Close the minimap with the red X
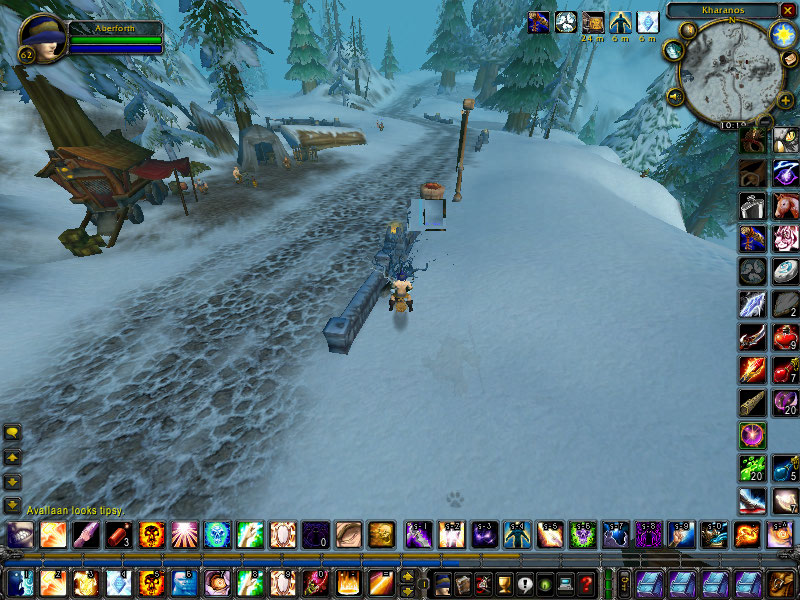The width and height of the screenshot is (800, 600). pyautogui.click(x=788, y=10)
